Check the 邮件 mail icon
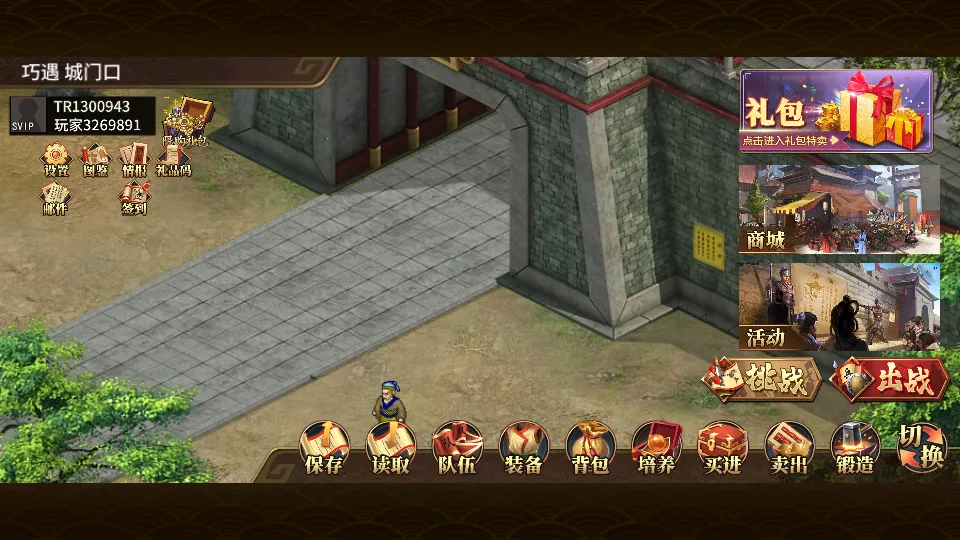The height and width of the screenshot is (540, 960). 56,199
